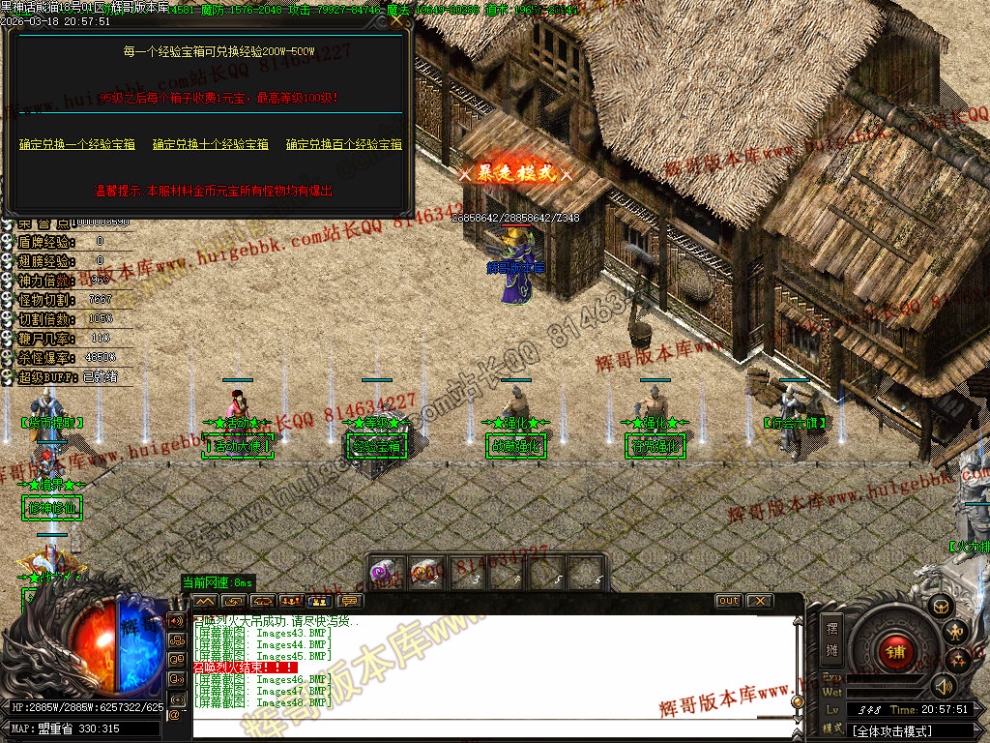Use the white scroll in hotbar slot 2

point(426,573)
